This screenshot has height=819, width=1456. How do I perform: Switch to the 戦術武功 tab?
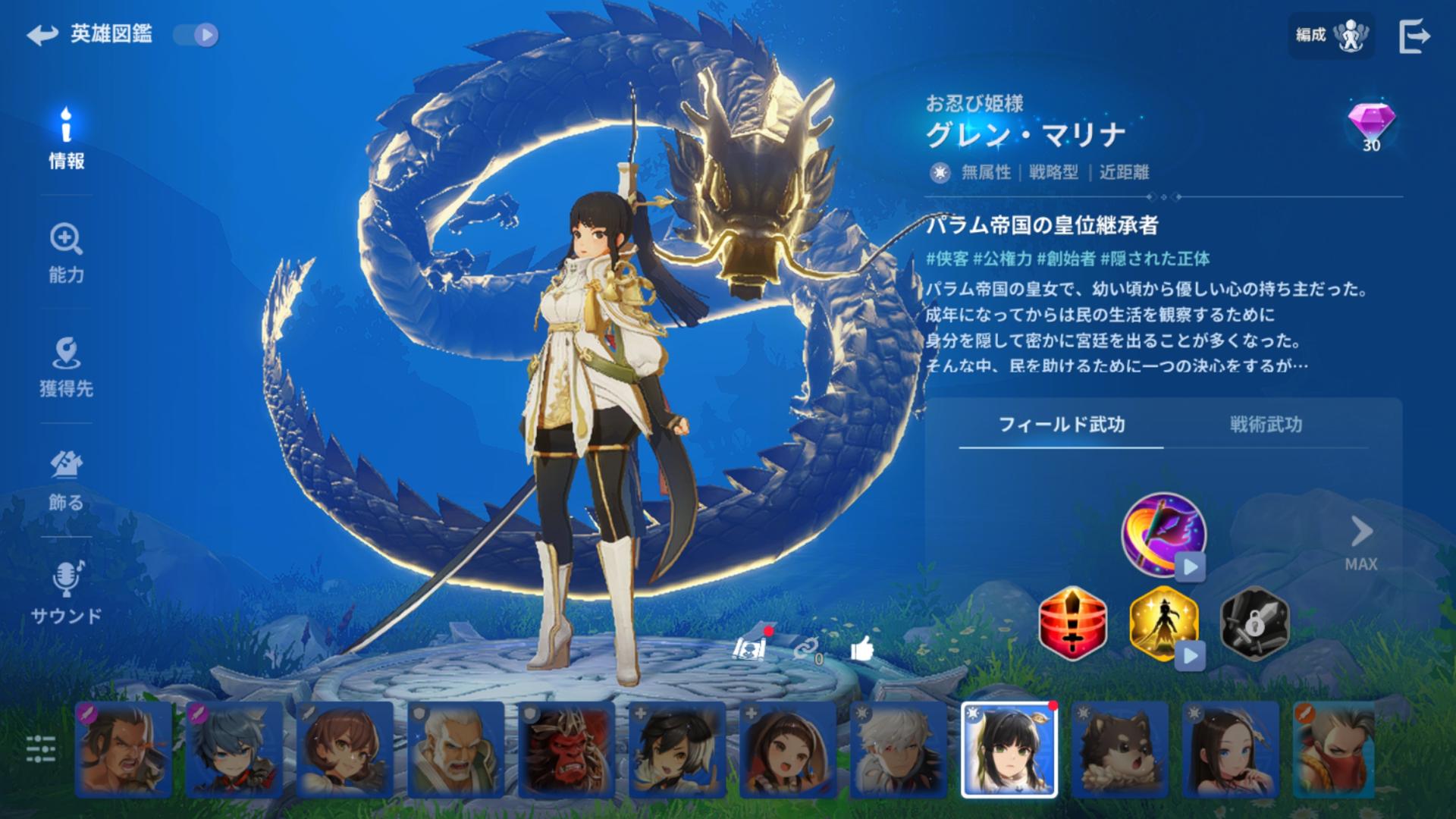click(x=1266, y=425)
